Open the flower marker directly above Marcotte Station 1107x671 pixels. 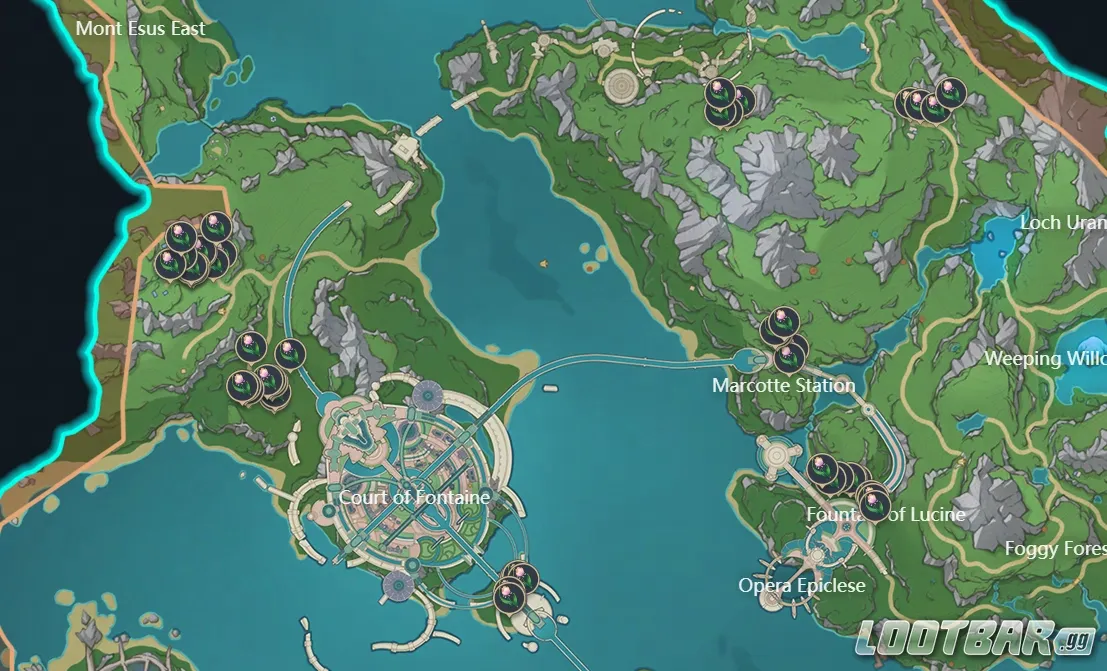coord(789,357)
